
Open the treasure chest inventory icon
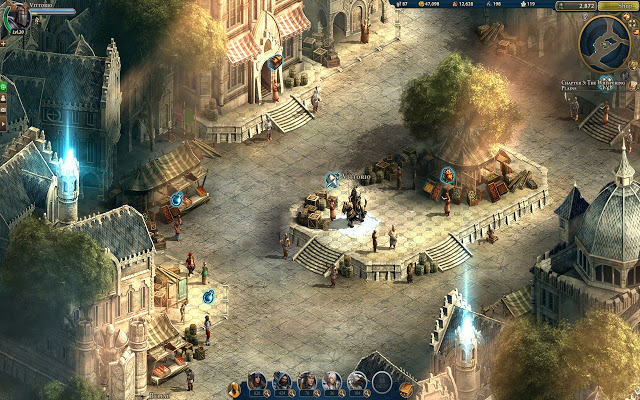[406, 388]
